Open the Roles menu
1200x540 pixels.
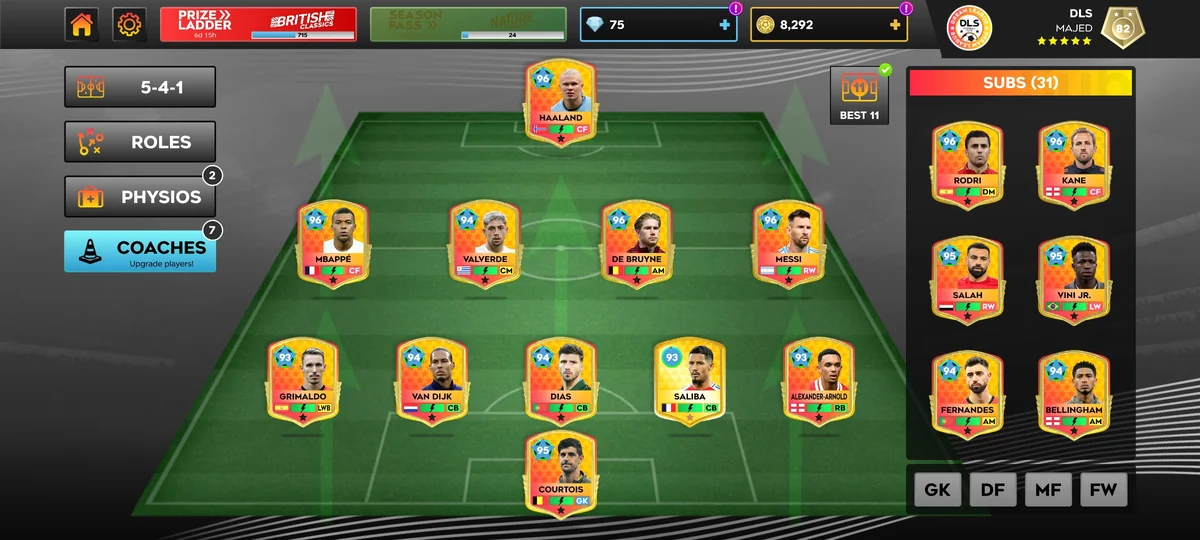pos(140,142)
